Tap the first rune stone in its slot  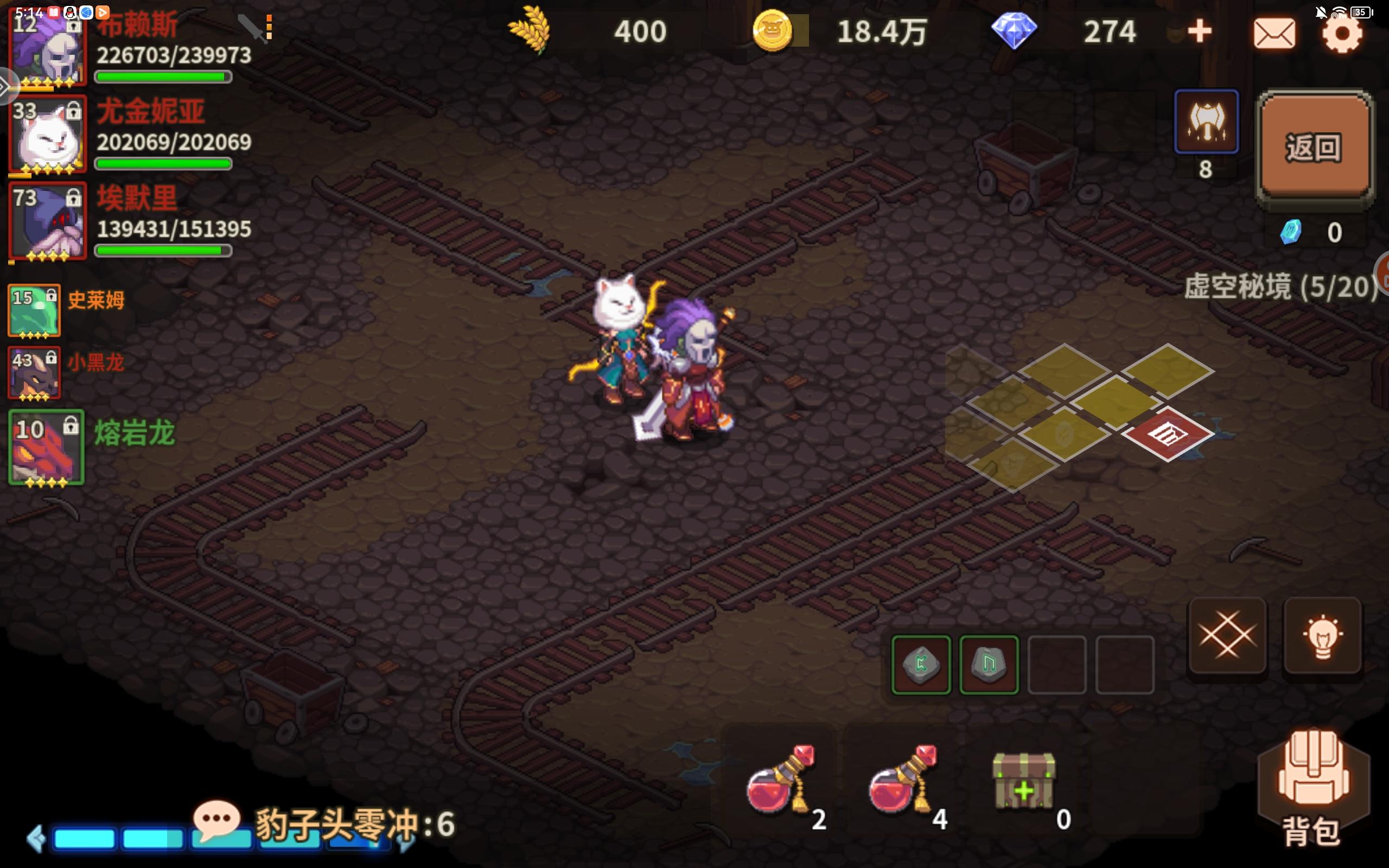(x=921, y=664)
